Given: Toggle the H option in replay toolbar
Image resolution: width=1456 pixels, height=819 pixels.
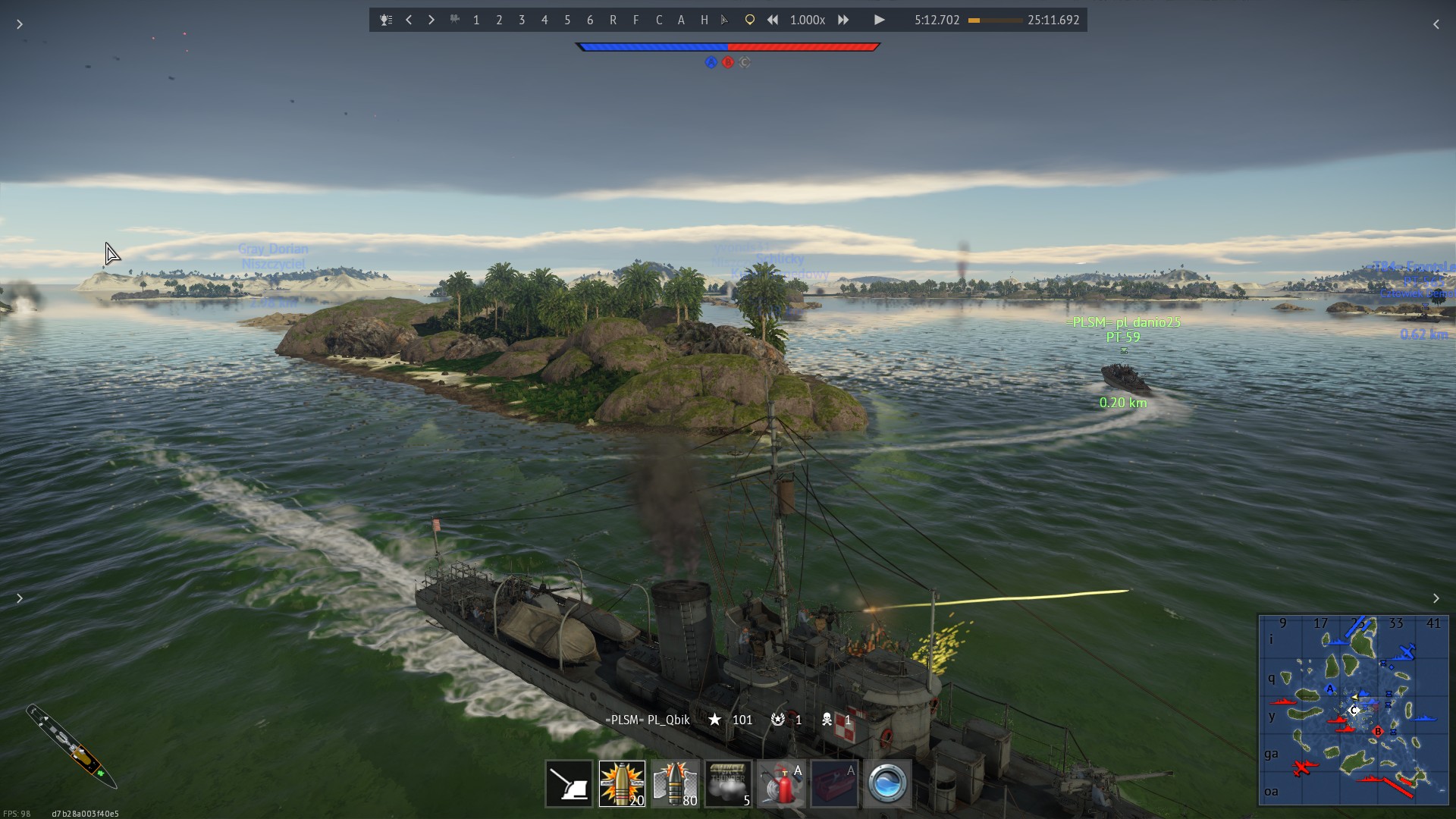Looking at the screenshot, I should tap(704, 20).
